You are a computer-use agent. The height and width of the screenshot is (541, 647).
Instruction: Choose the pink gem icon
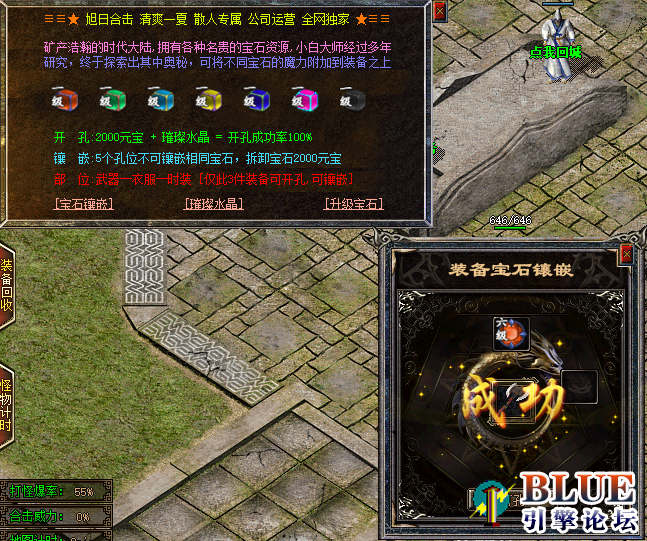pyautogui.click(x=304, y=99)
